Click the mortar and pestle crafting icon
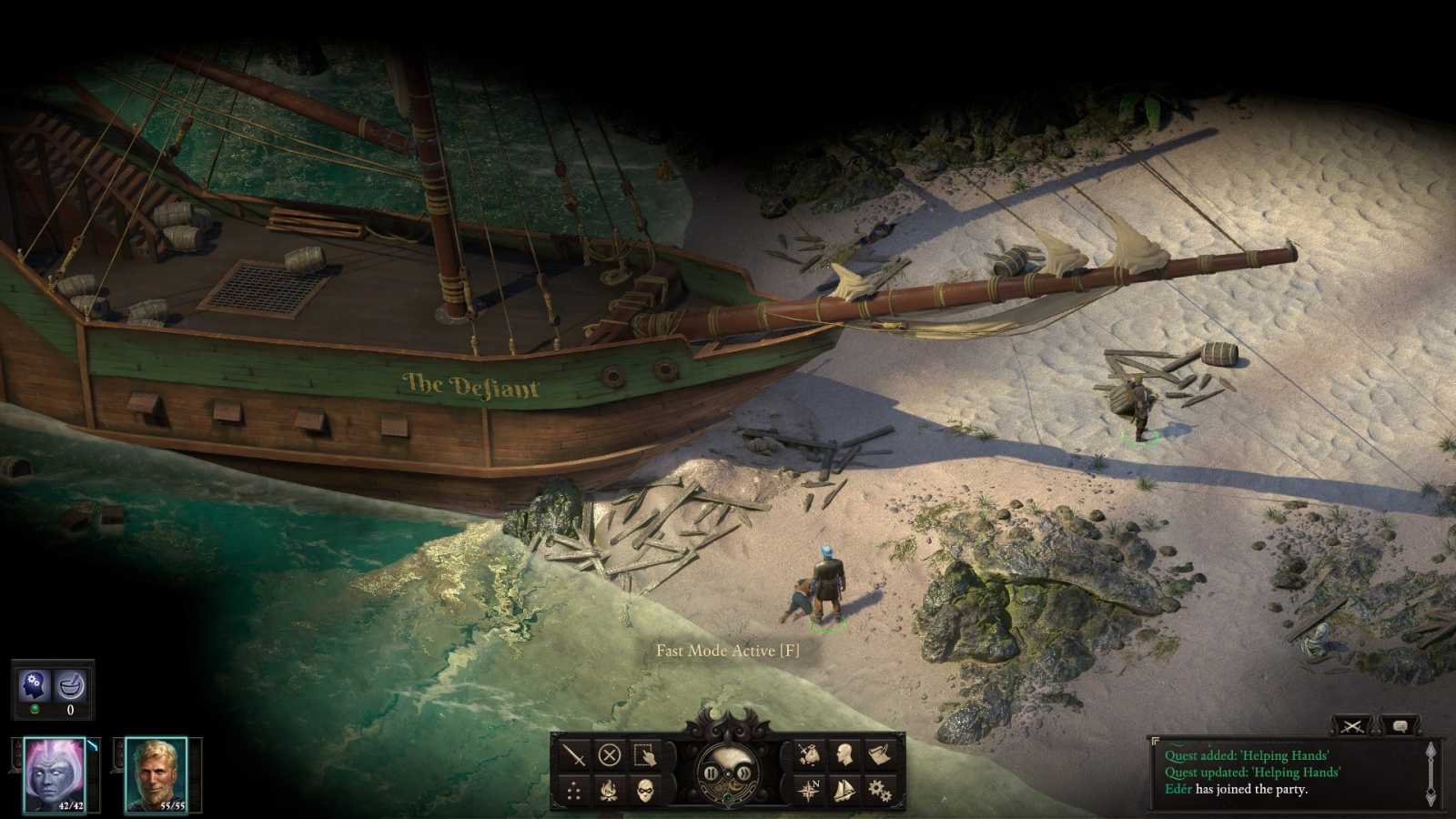 click(70, 686)
